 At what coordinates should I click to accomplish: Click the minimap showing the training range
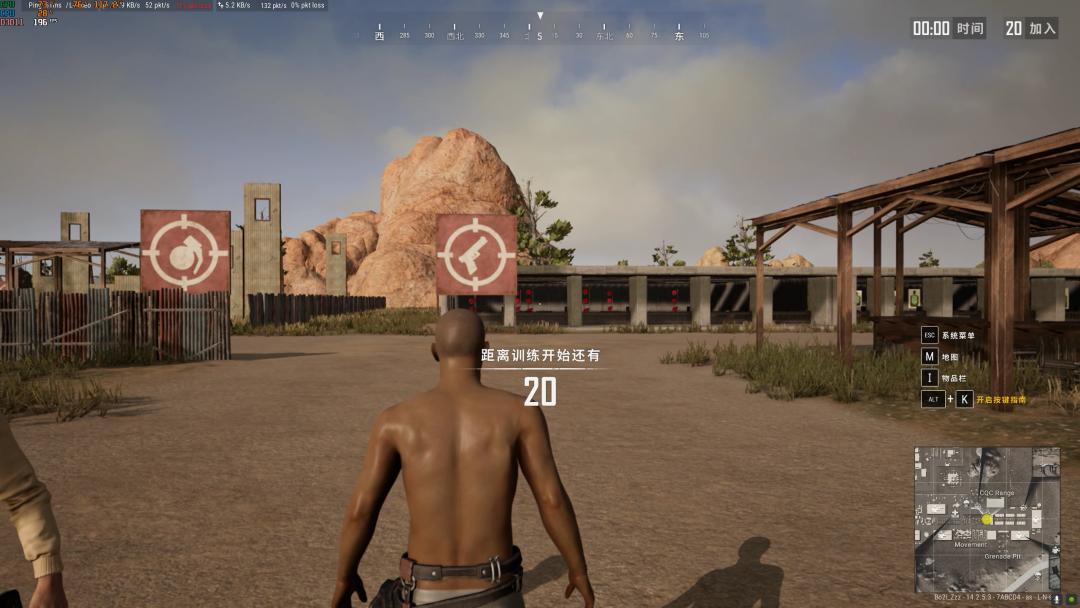coord(986,518)
